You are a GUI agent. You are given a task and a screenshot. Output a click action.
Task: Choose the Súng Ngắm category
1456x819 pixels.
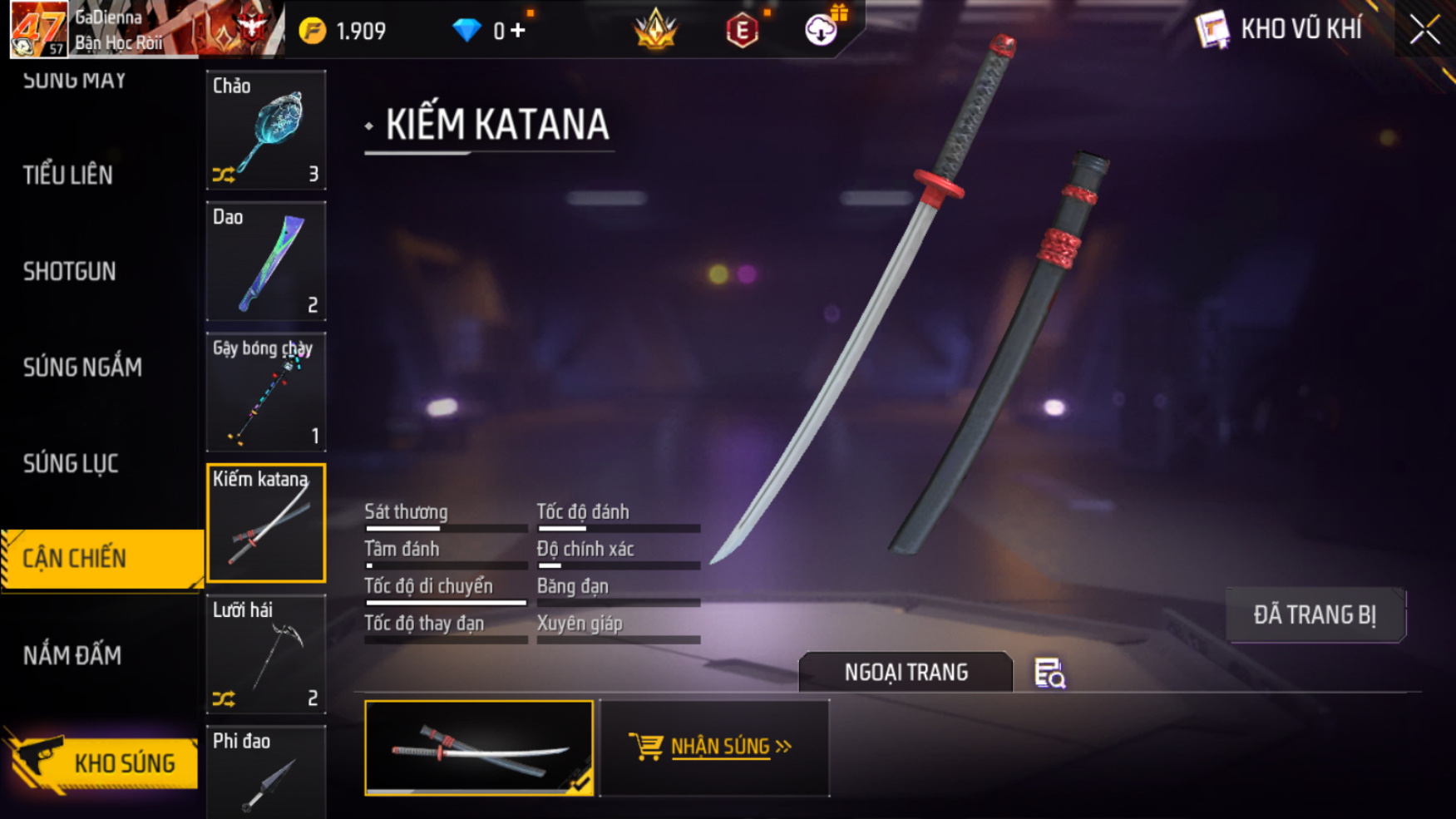pyautogui.click(x=82, y=368)
